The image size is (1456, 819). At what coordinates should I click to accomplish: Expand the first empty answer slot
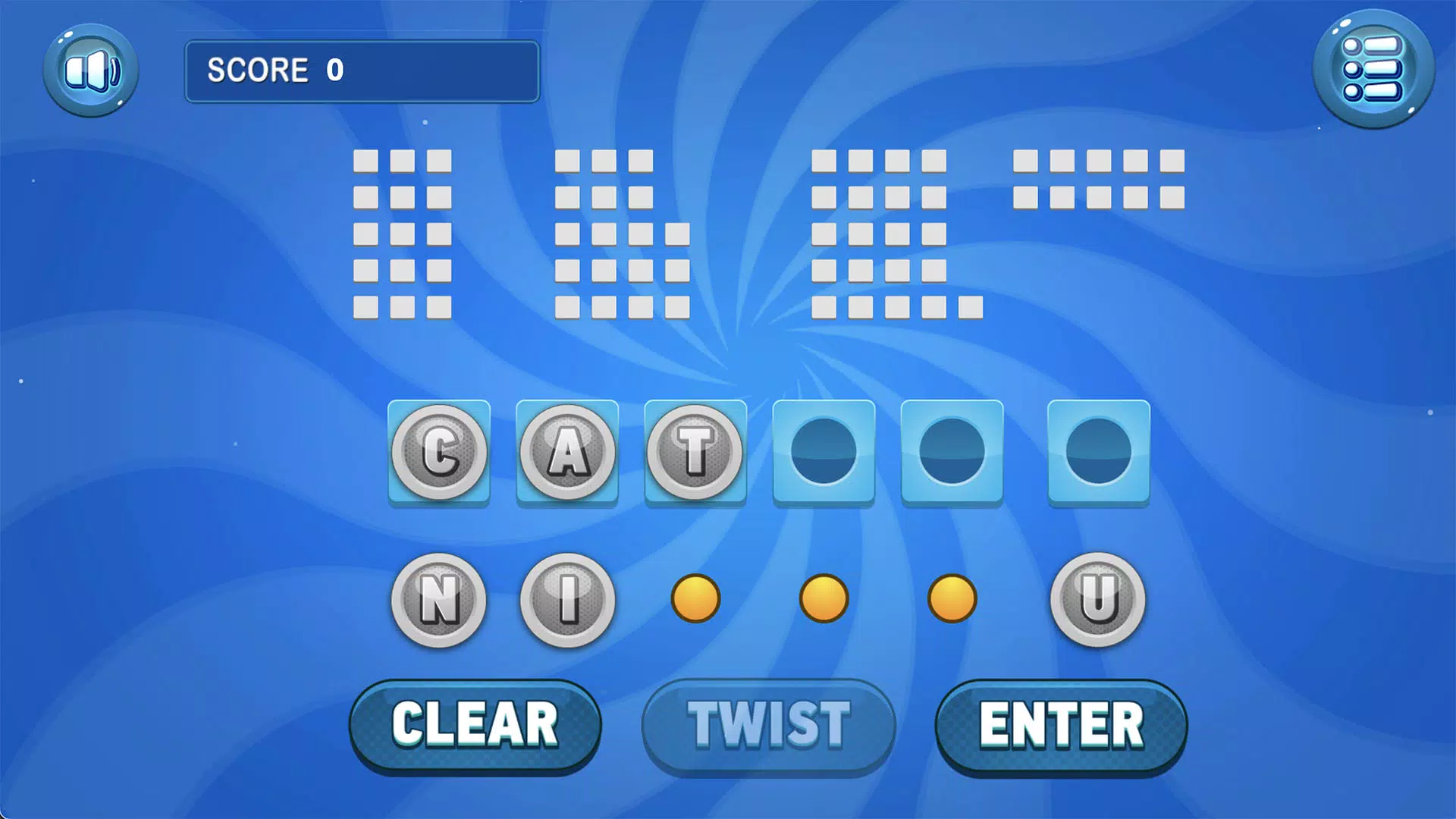(x=824, y=453)
